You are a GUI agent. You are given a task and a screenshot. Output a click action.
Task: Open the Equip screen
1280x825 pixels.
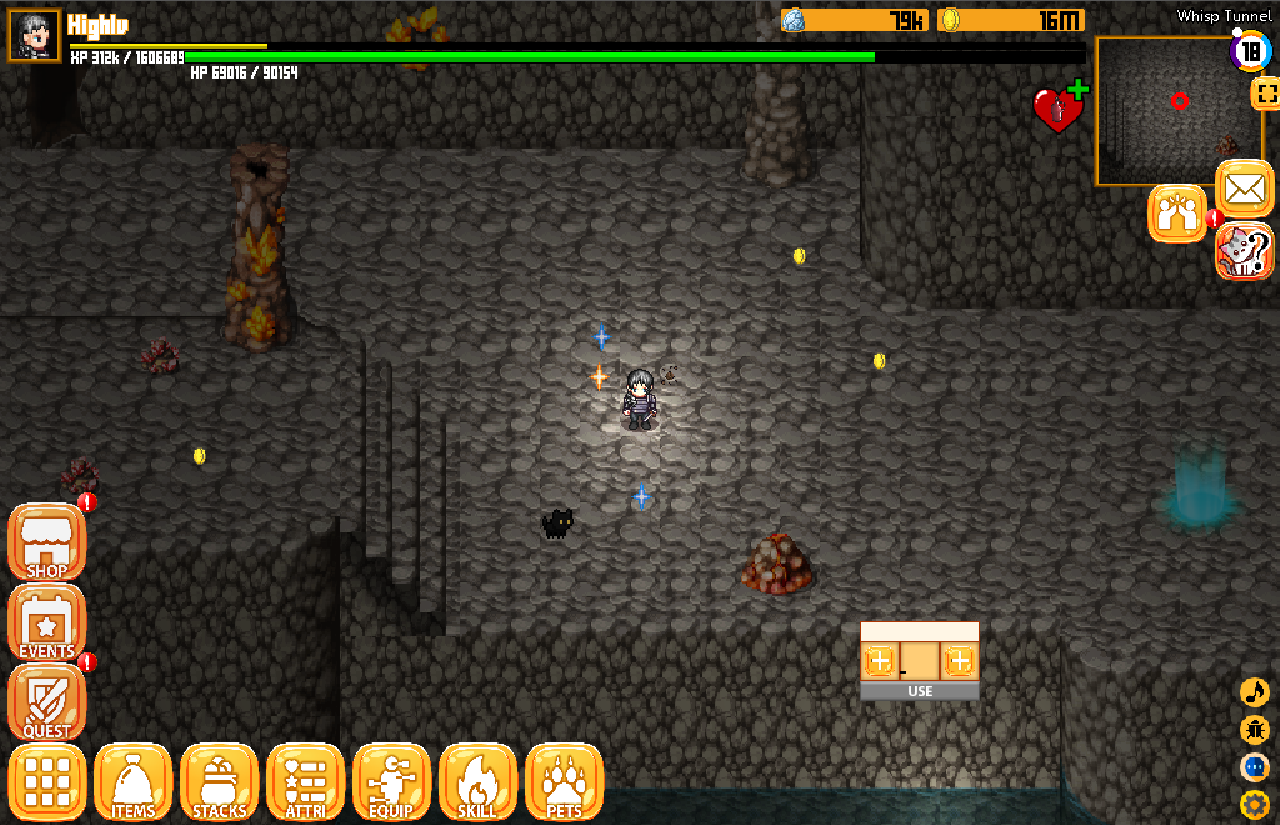click(391, 782)
